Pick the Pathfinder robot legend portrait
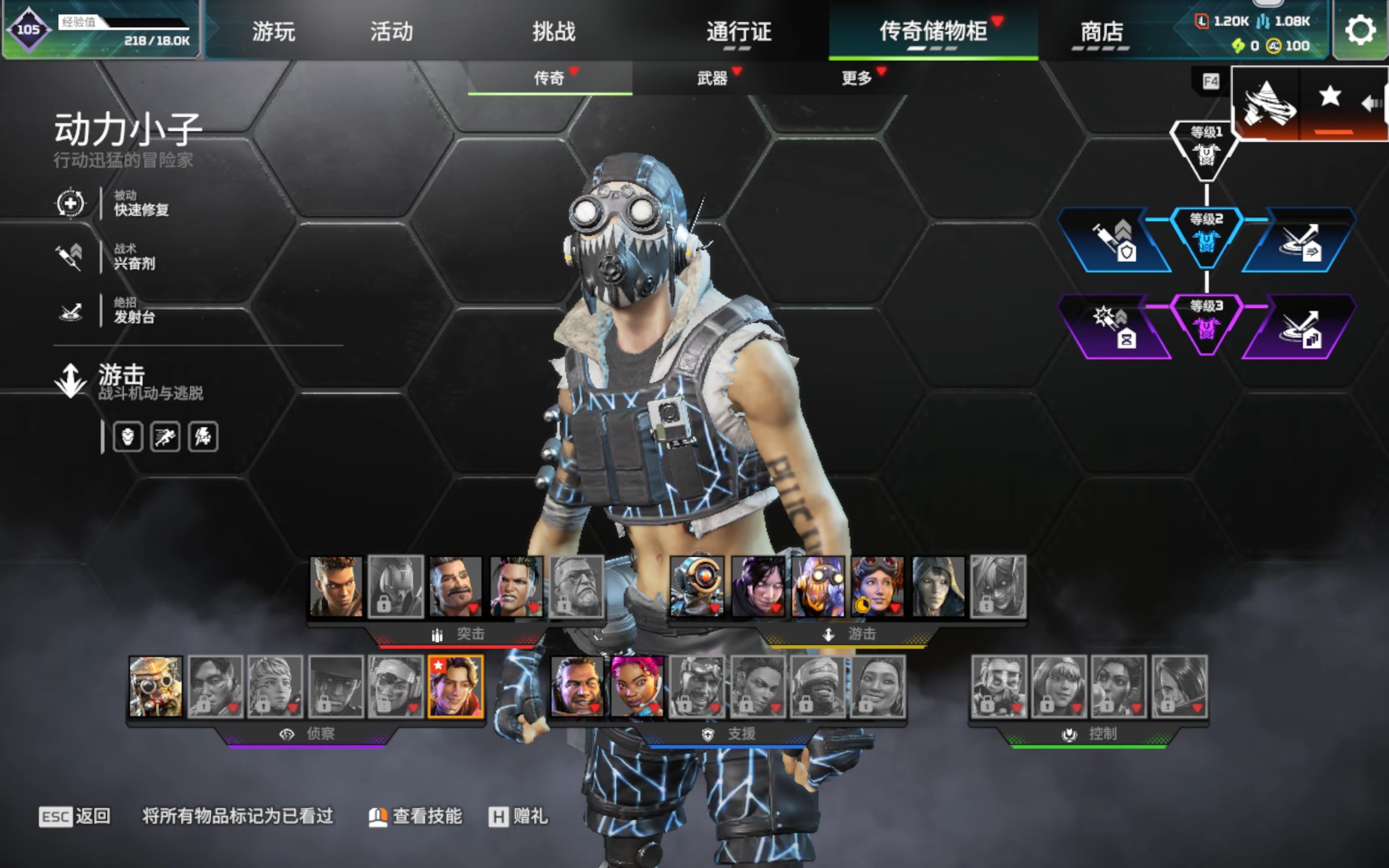Image resolution: width=1389 pixels, height=868 pixels. pyautogui.click(x=697, y=587)
